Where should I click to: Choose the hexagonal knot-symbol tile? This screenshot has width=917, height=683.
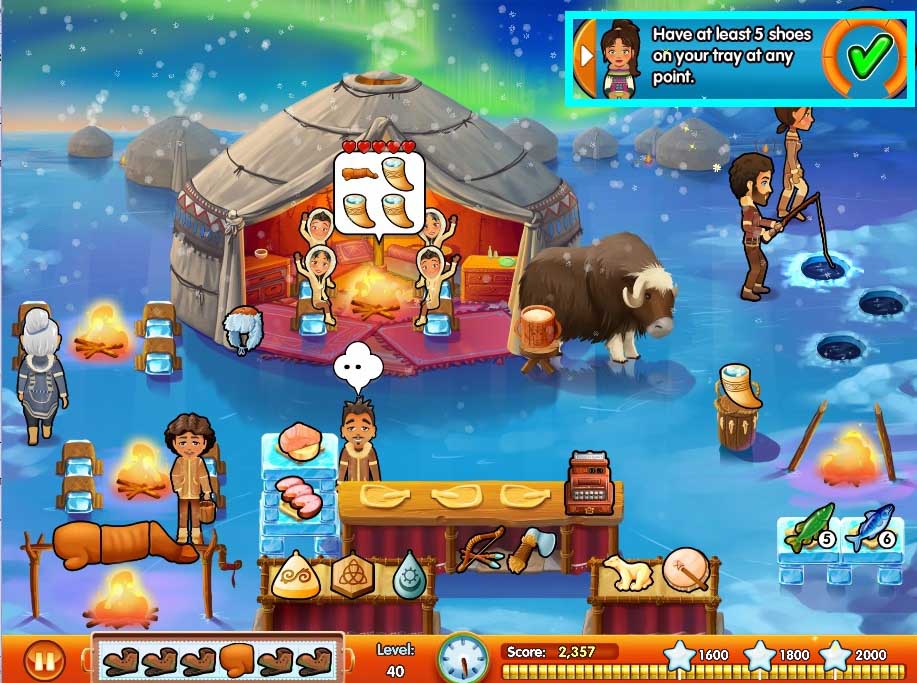point(353,575)
